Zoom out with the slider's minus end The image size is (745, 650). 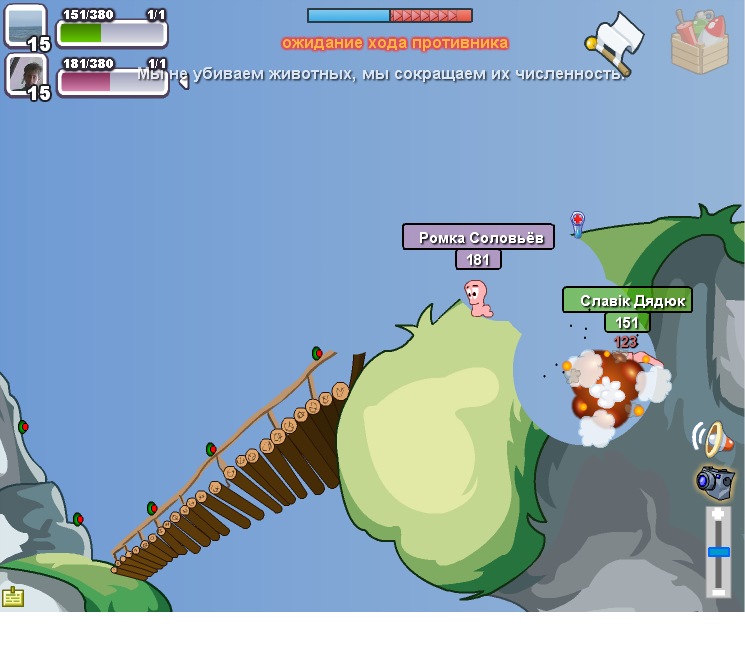[718, 590]
